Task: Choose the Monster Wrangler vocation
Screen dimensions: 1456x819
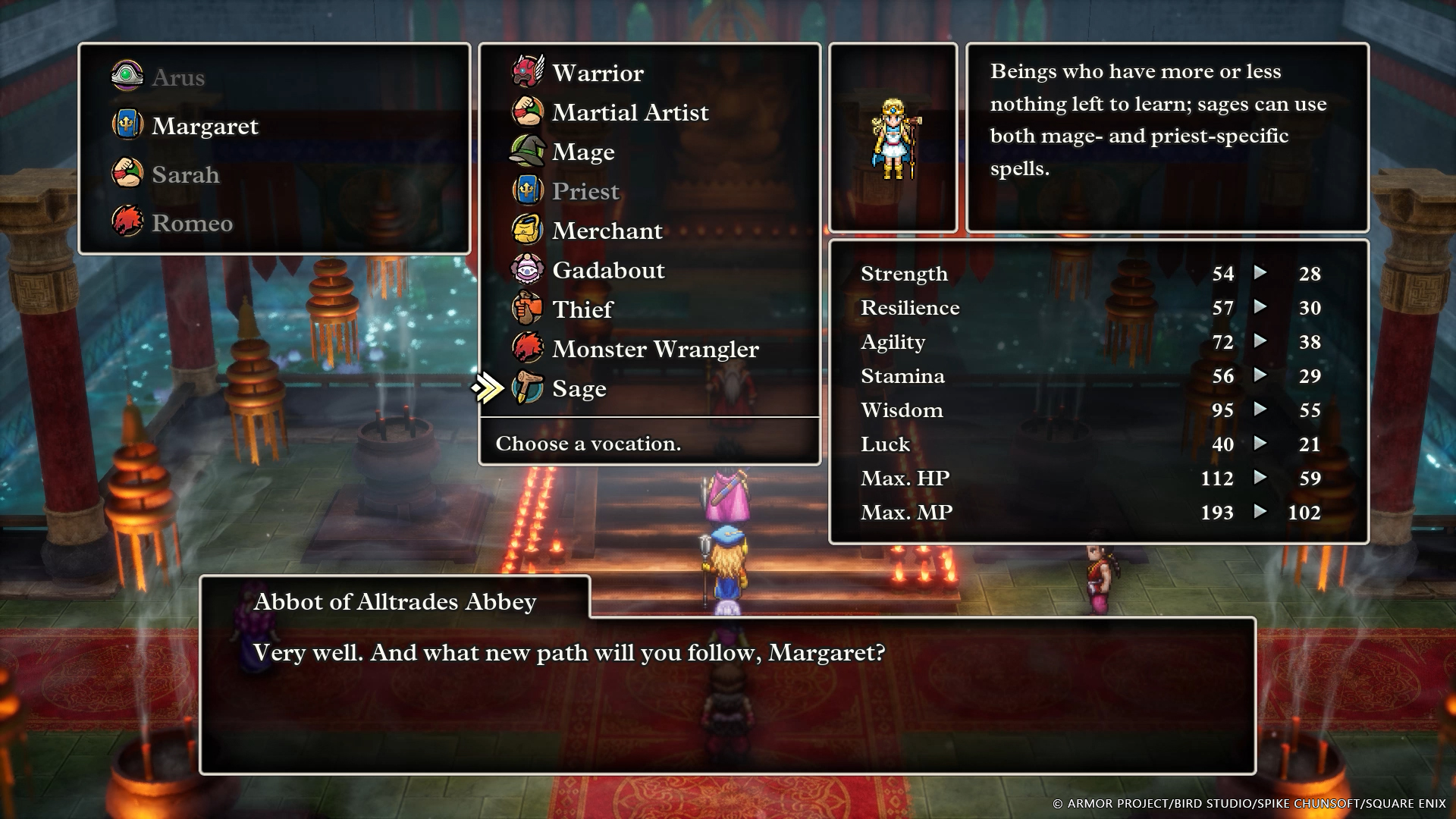Action: click(x=654, y=349)
